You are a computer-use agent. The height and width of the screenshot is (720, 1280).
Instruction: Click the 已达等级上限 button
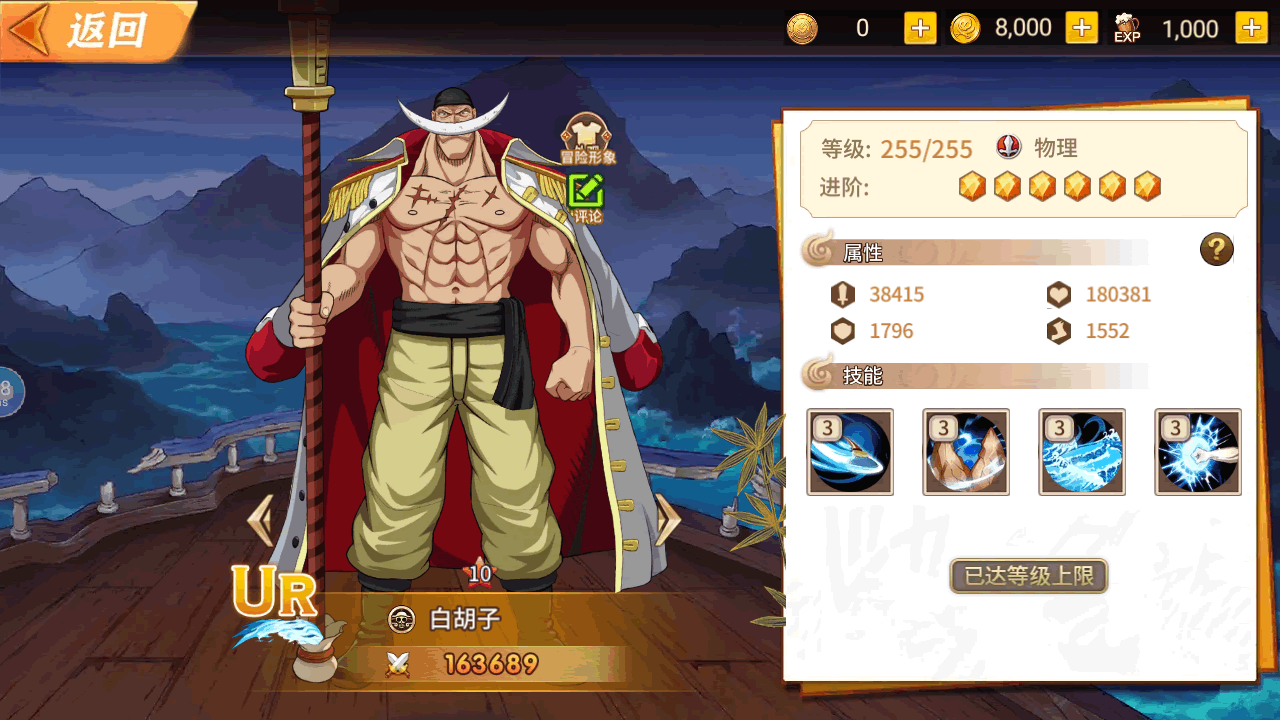pos(1028,576)
